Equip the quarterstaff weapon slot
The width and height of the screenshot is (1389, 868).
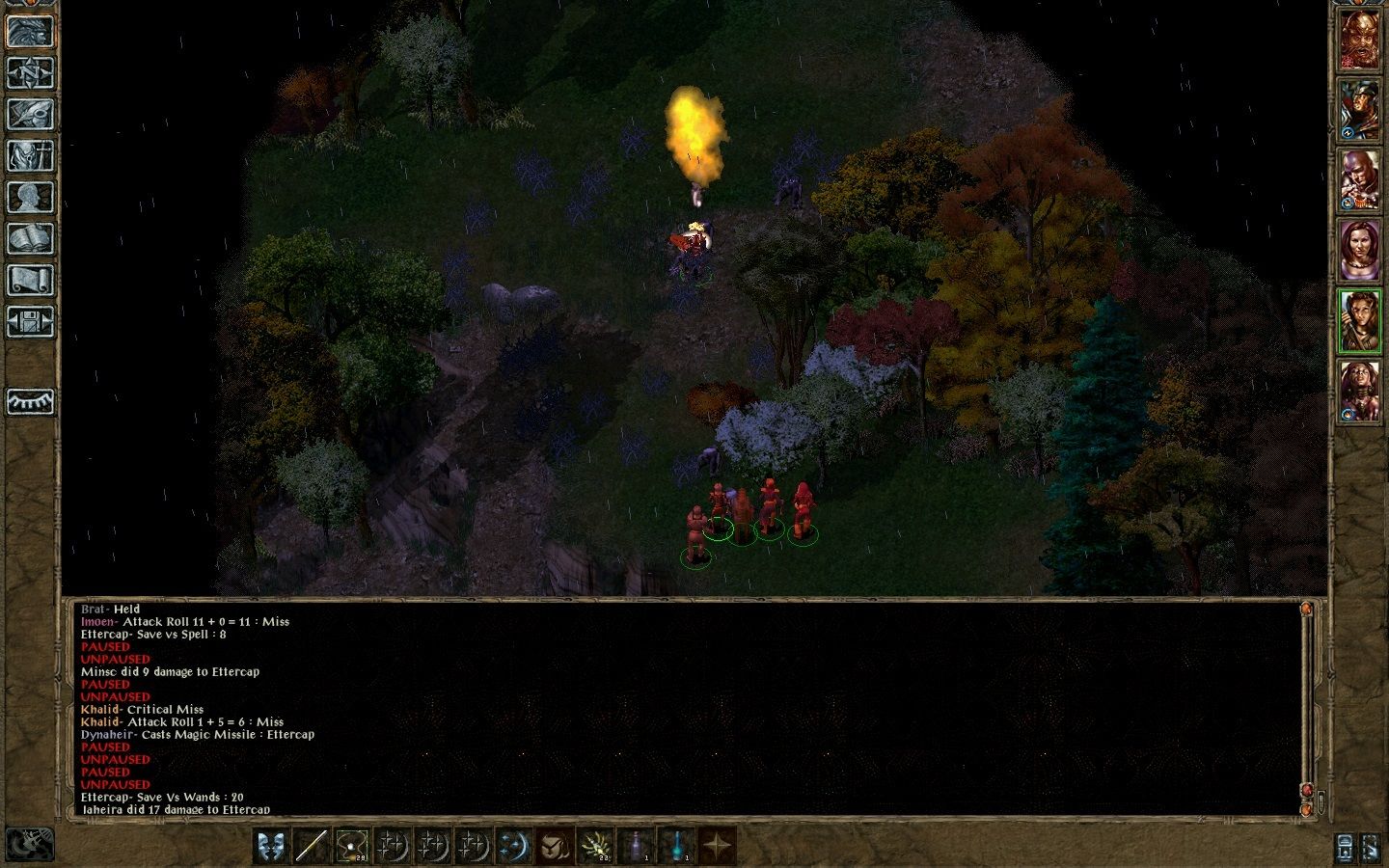(x=311, y=846)
